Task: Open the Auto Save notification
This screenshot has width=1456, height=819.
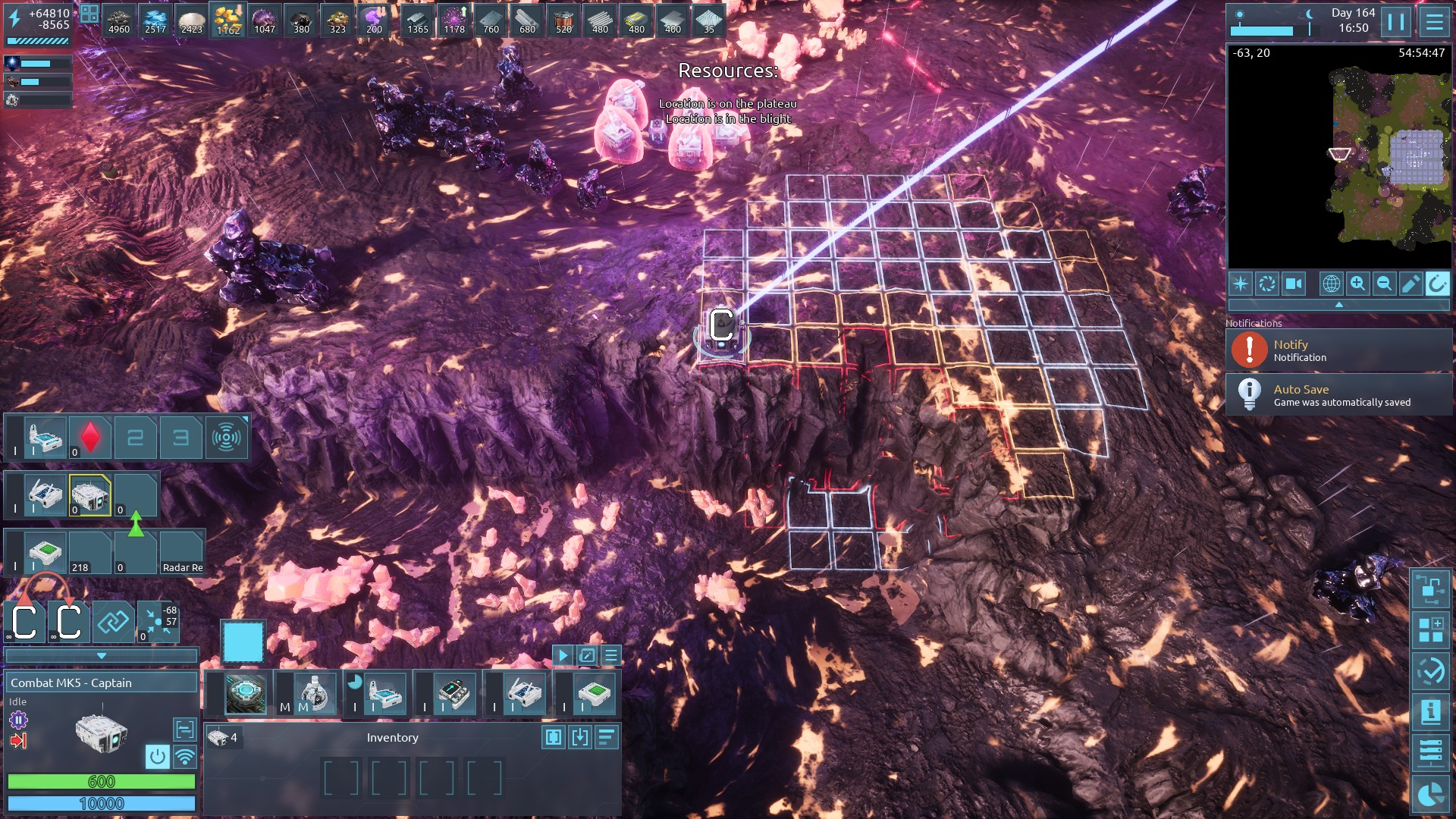Action: 1338,395
